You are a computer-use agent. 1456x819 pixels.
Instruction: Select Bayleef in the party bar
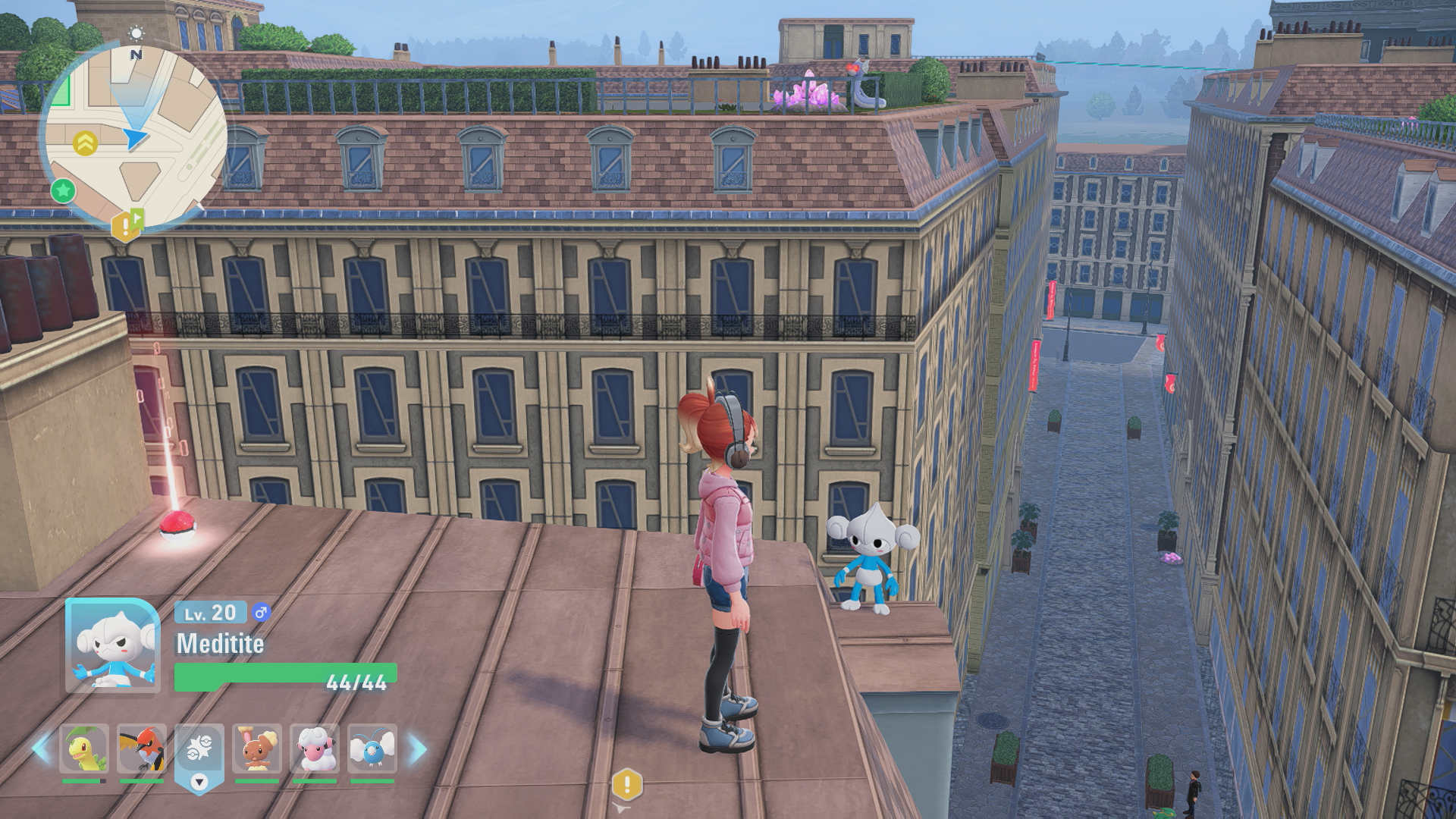point(83,748)
